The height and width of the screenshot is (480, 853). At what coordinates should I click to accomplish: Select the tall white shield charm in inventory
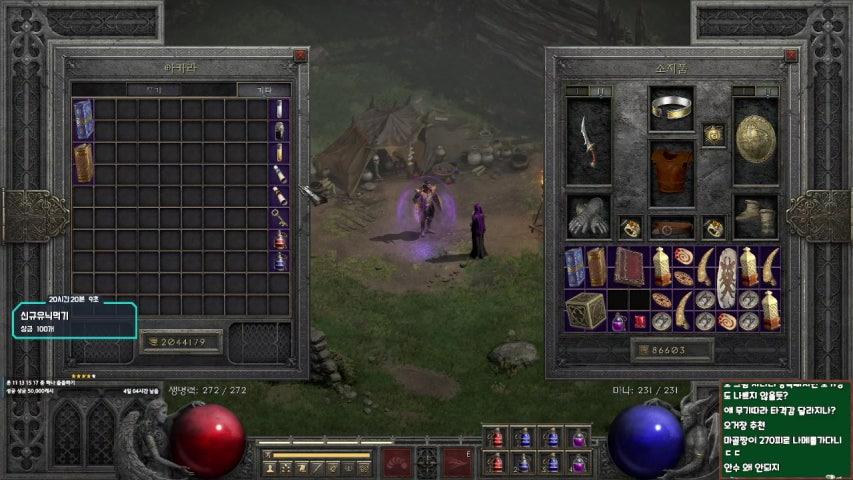(x=727, y=267)
